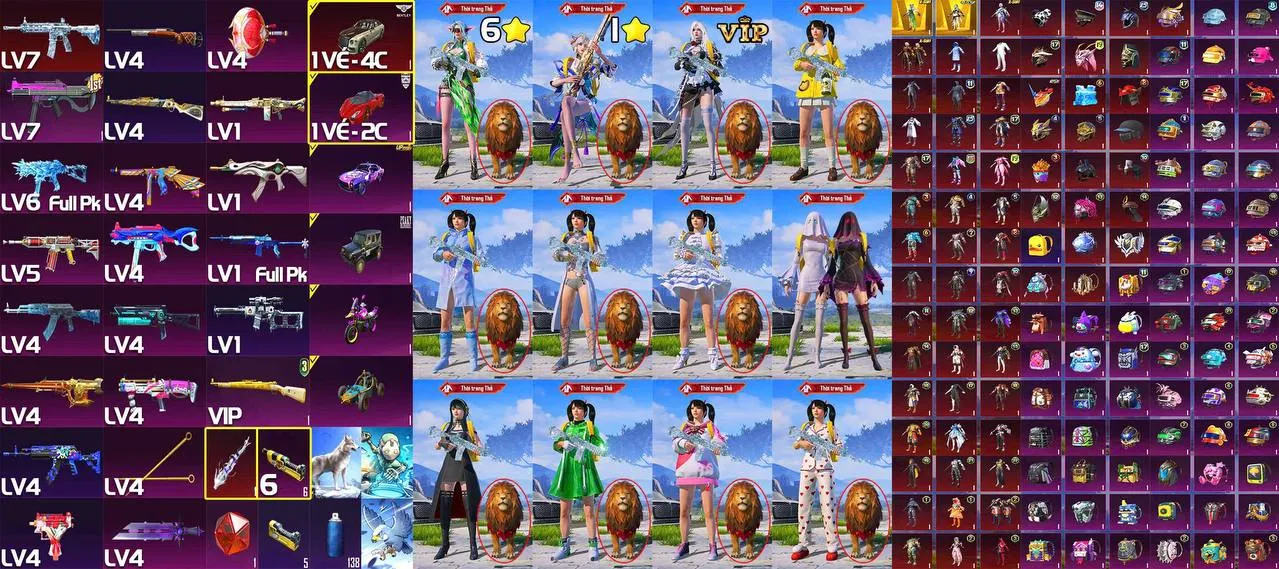This screenshot has height=569, width=1279.
Task: Open the white wolf companion tile
Action: coord(335,462)
